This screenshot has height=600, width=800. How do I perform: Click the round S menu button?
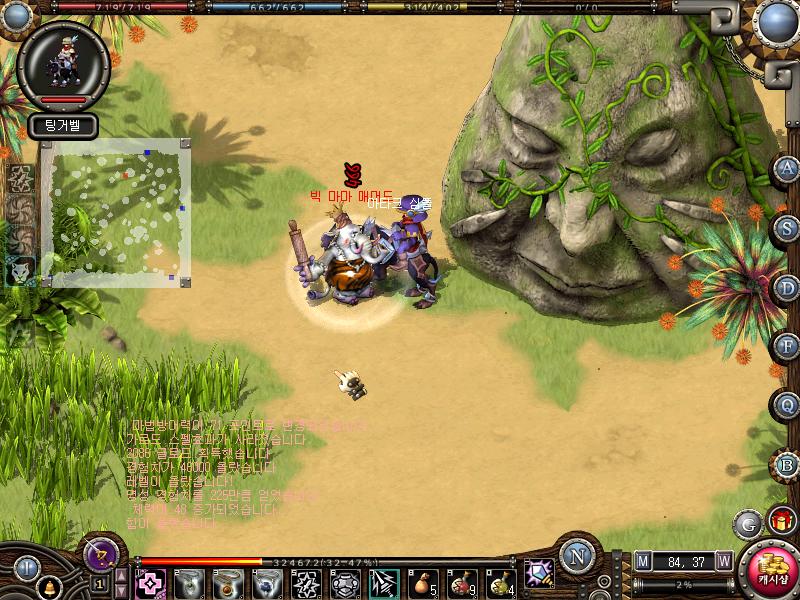pos(787,228)
